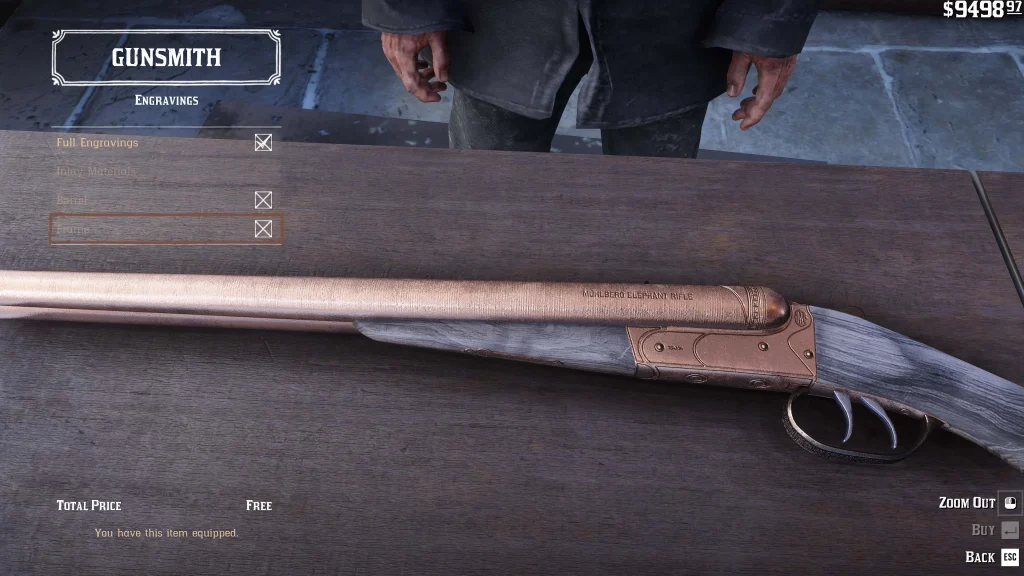The width and height of the screenshot is (1024, 576).
Task: Go back using the Back label
Action: 980,557
